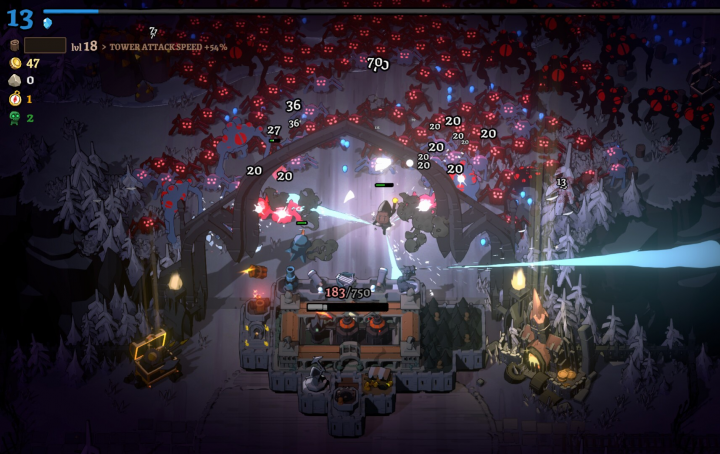Click the stone resource icon
The width and height of the screenshot is (720, 454).
14,80
